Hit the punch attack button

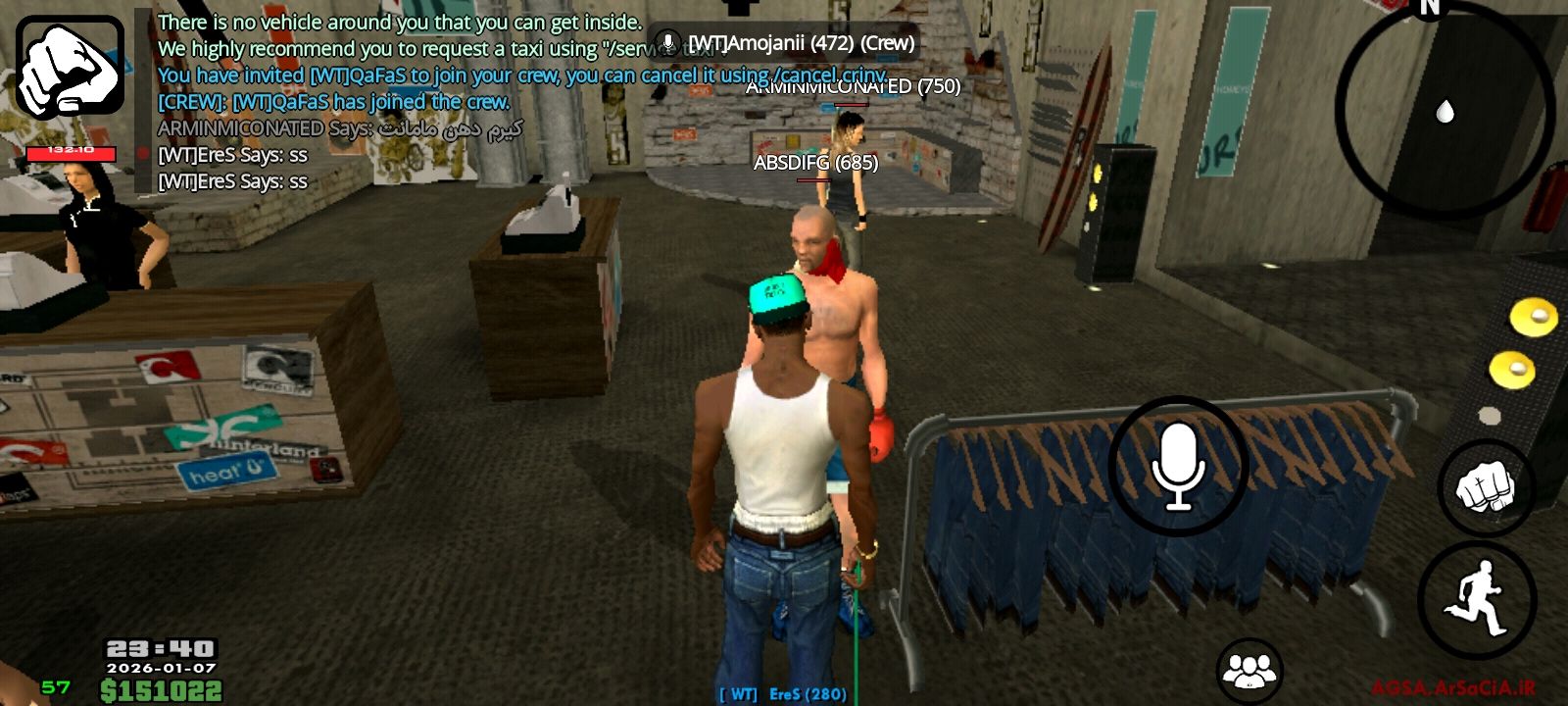click(x=1485, y=487)
